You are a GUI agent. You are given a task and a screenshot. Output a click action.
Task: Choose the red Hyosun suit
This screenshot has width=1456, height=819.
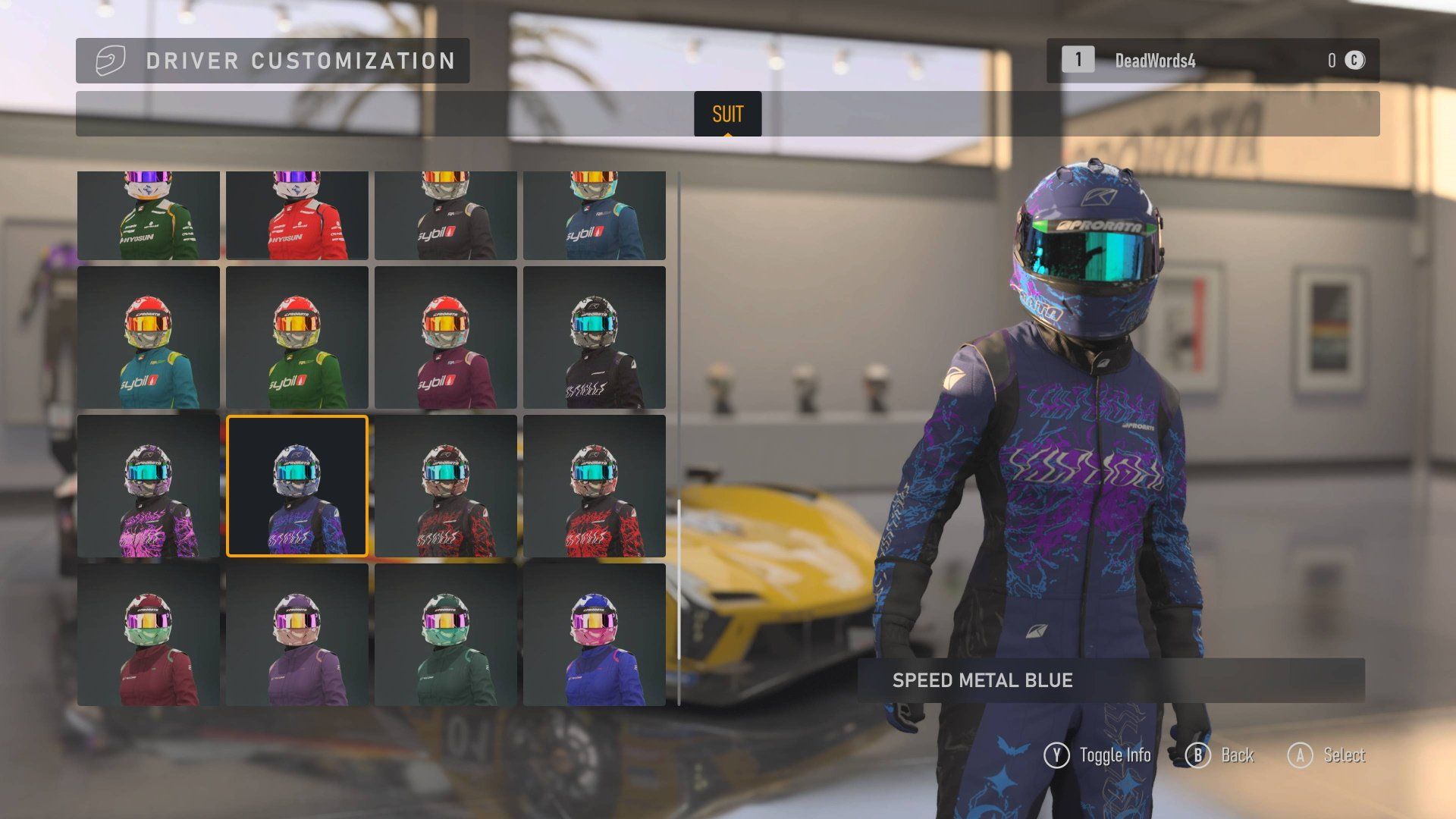297,216
